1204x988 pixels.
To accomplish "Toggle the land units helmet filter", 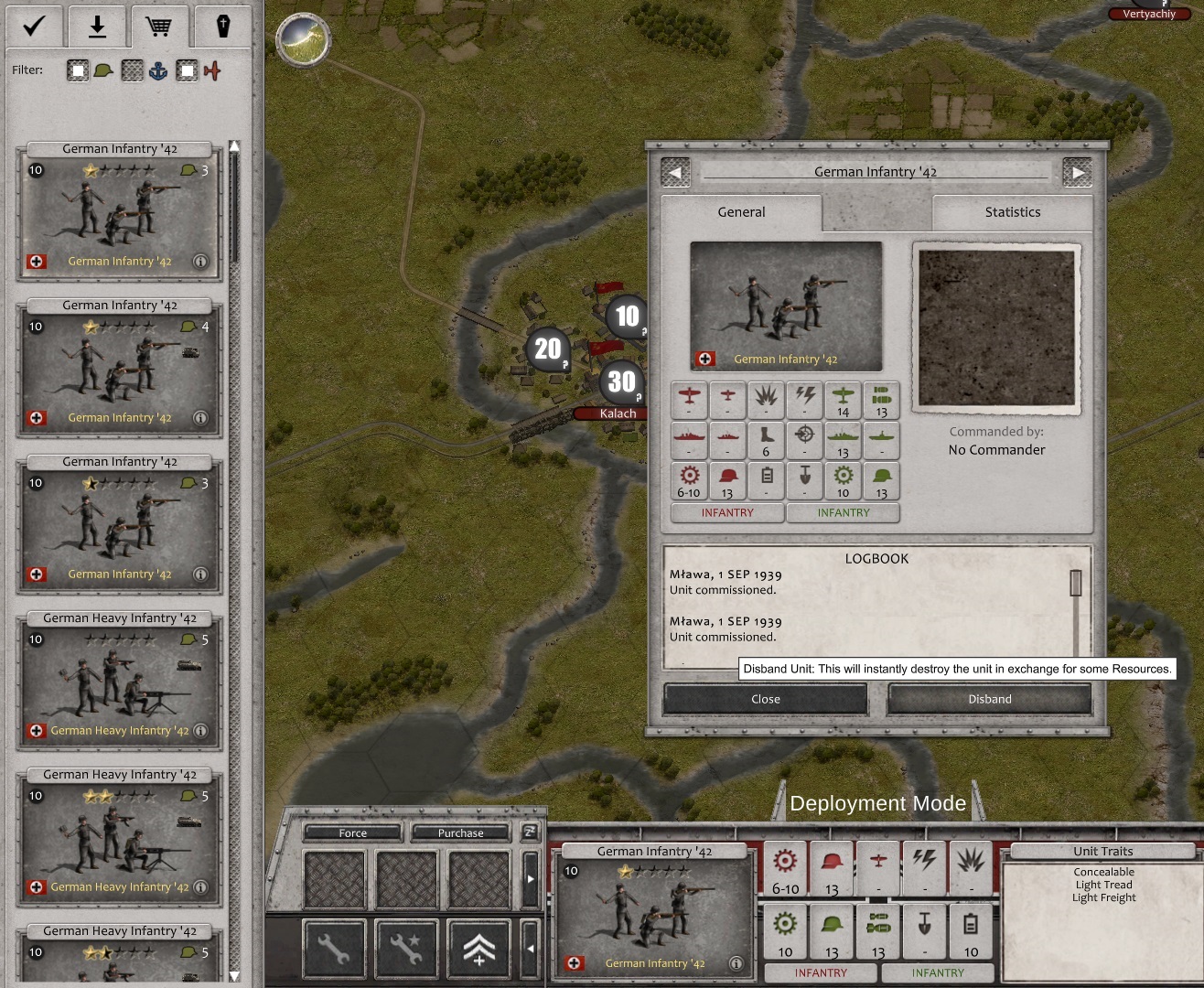I will 79,70.
